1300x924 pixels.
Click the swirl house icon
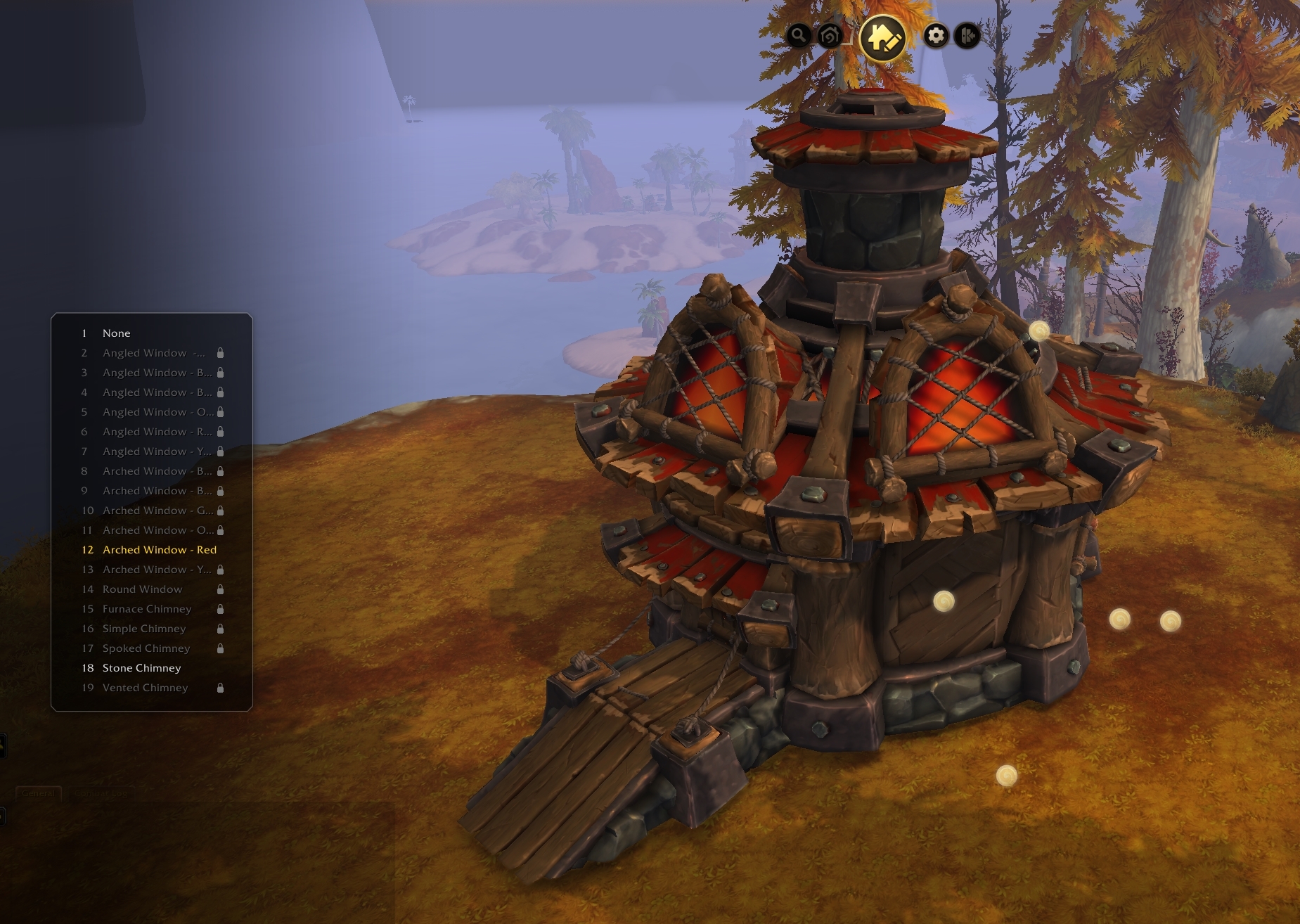[830, 35]
